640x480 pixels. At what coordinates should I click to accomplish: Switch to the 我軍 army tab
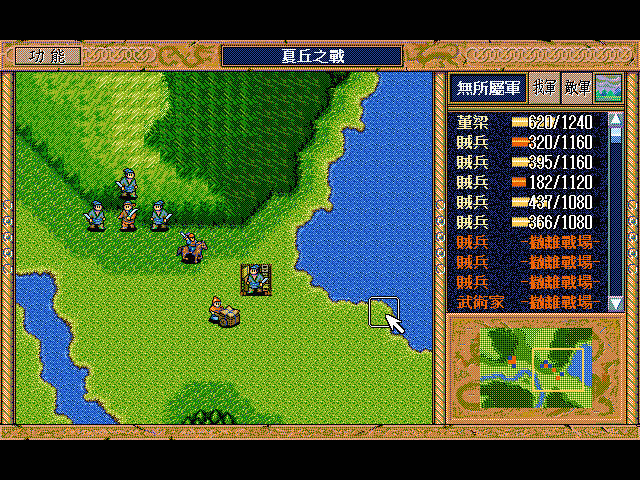tap(544, 88)
